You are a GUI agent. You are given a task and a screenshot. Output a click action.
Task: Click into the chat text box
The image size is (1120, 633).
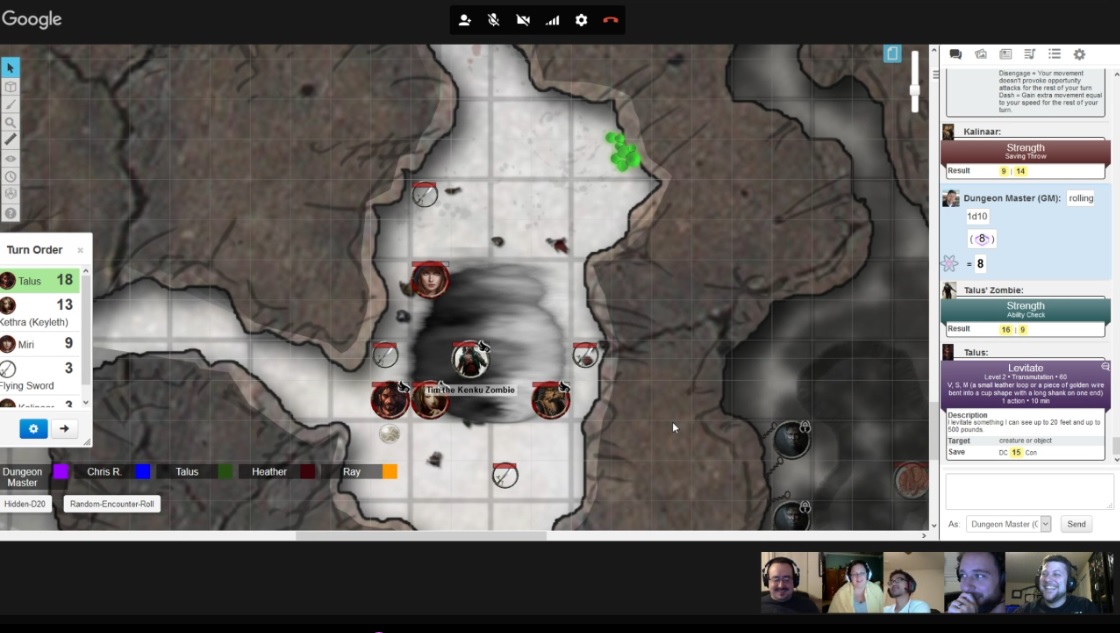point(1029,491)
